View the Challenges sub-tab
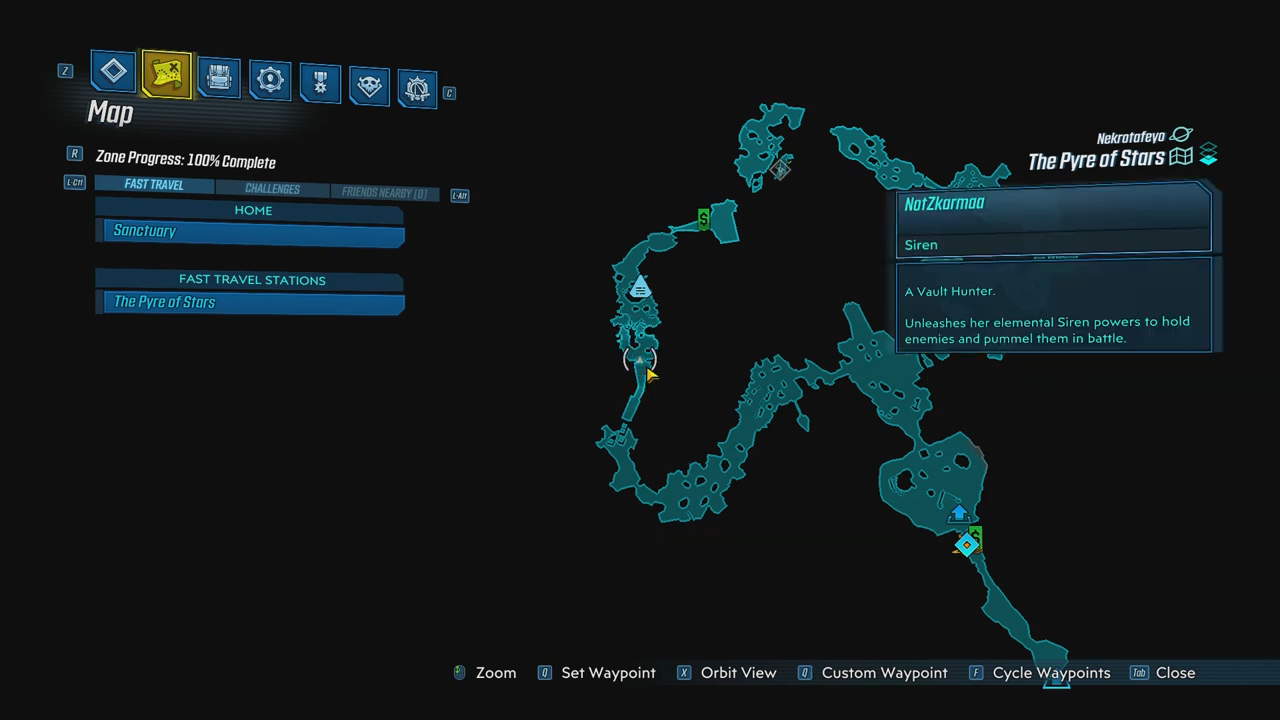This screenshot has width=1280, height=720. [x=272, y=189]
